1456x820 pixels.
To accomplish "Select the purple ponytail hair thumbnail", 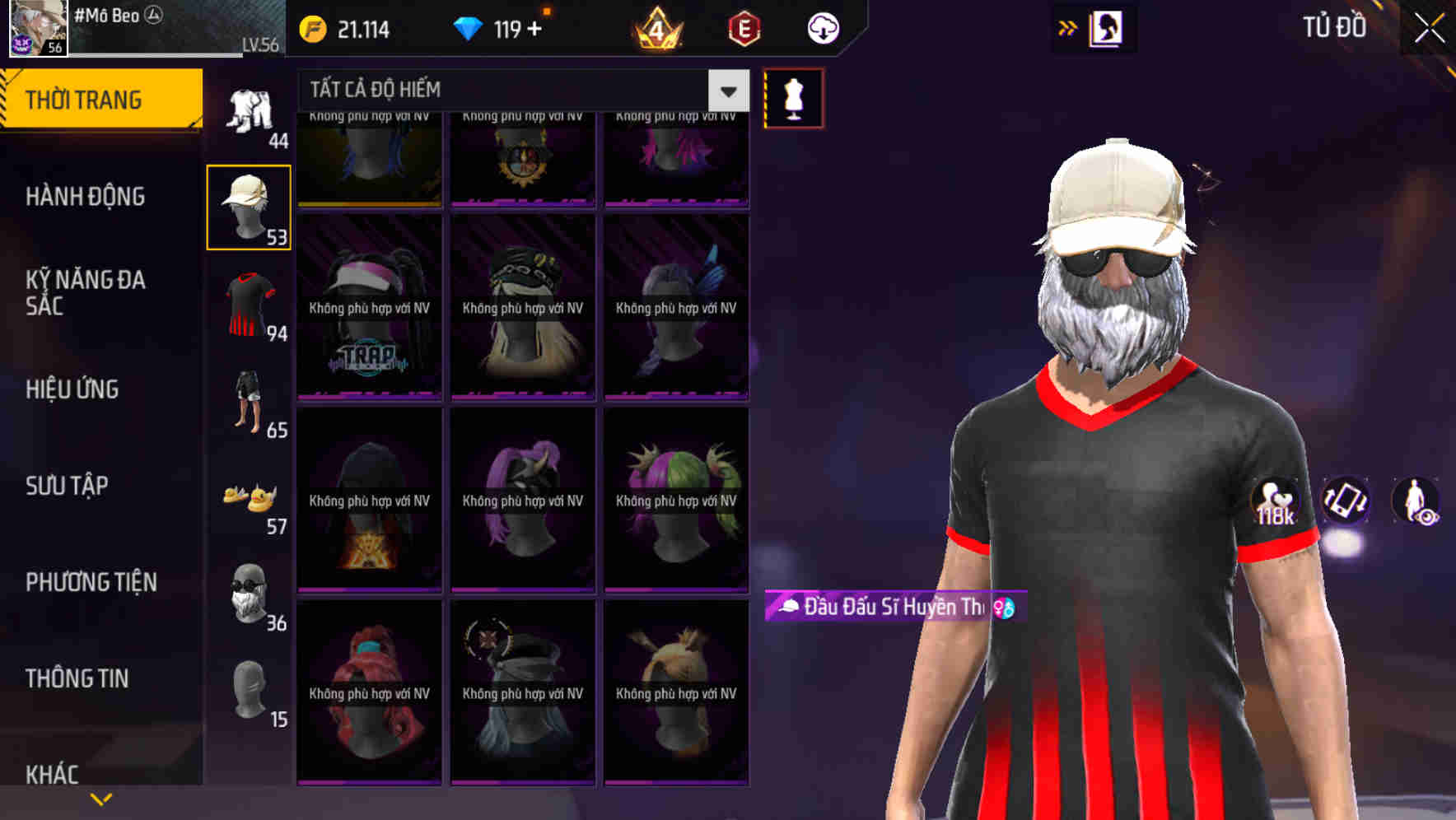I will pyautogui.click(x=521, y=498).
